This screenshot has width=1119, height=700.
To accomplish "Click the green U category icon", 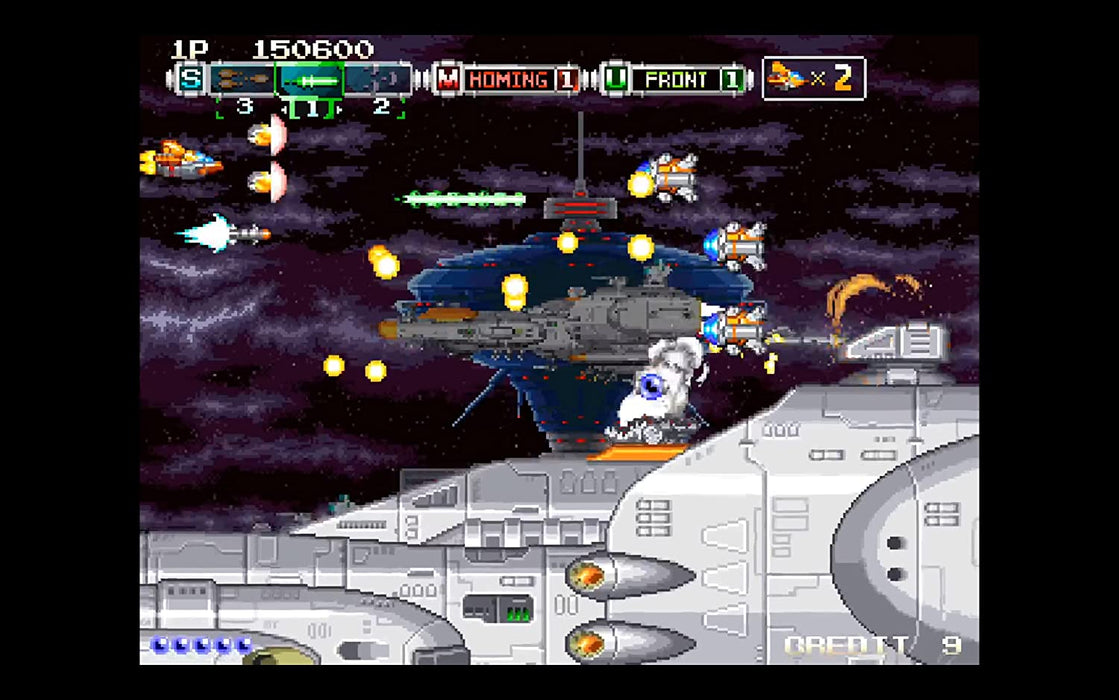I will coord(616,79).
